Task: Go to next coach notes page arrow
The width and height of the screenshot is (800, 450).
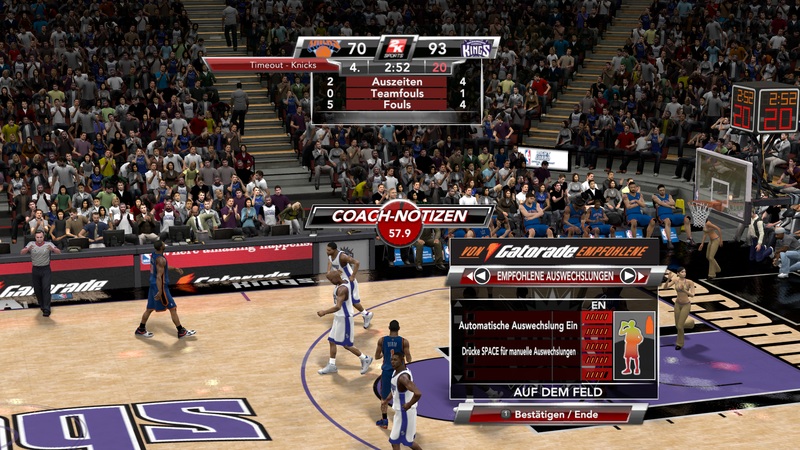Action: (628, 276)
